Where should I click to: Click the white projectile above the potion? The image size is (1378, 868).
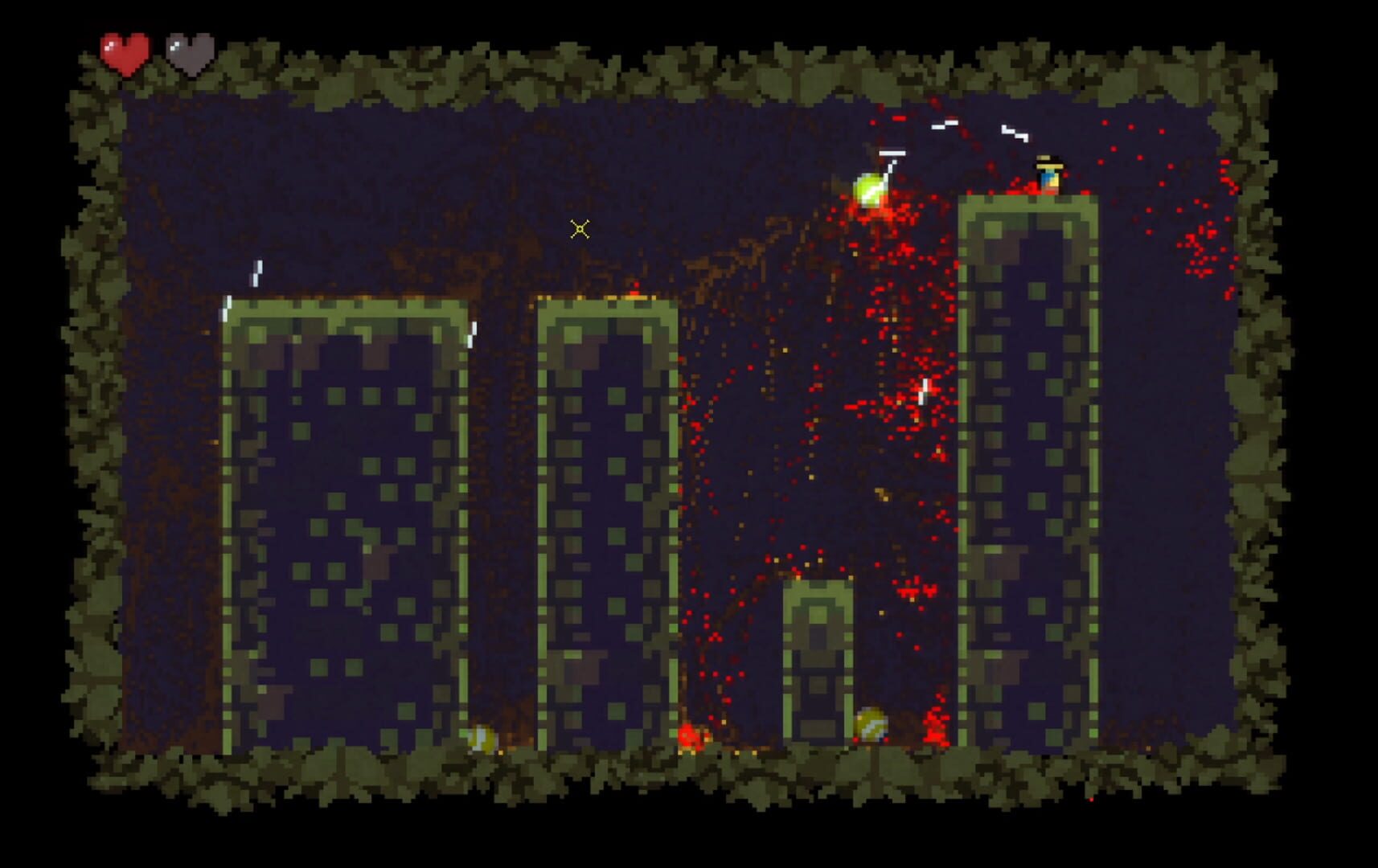891,151
